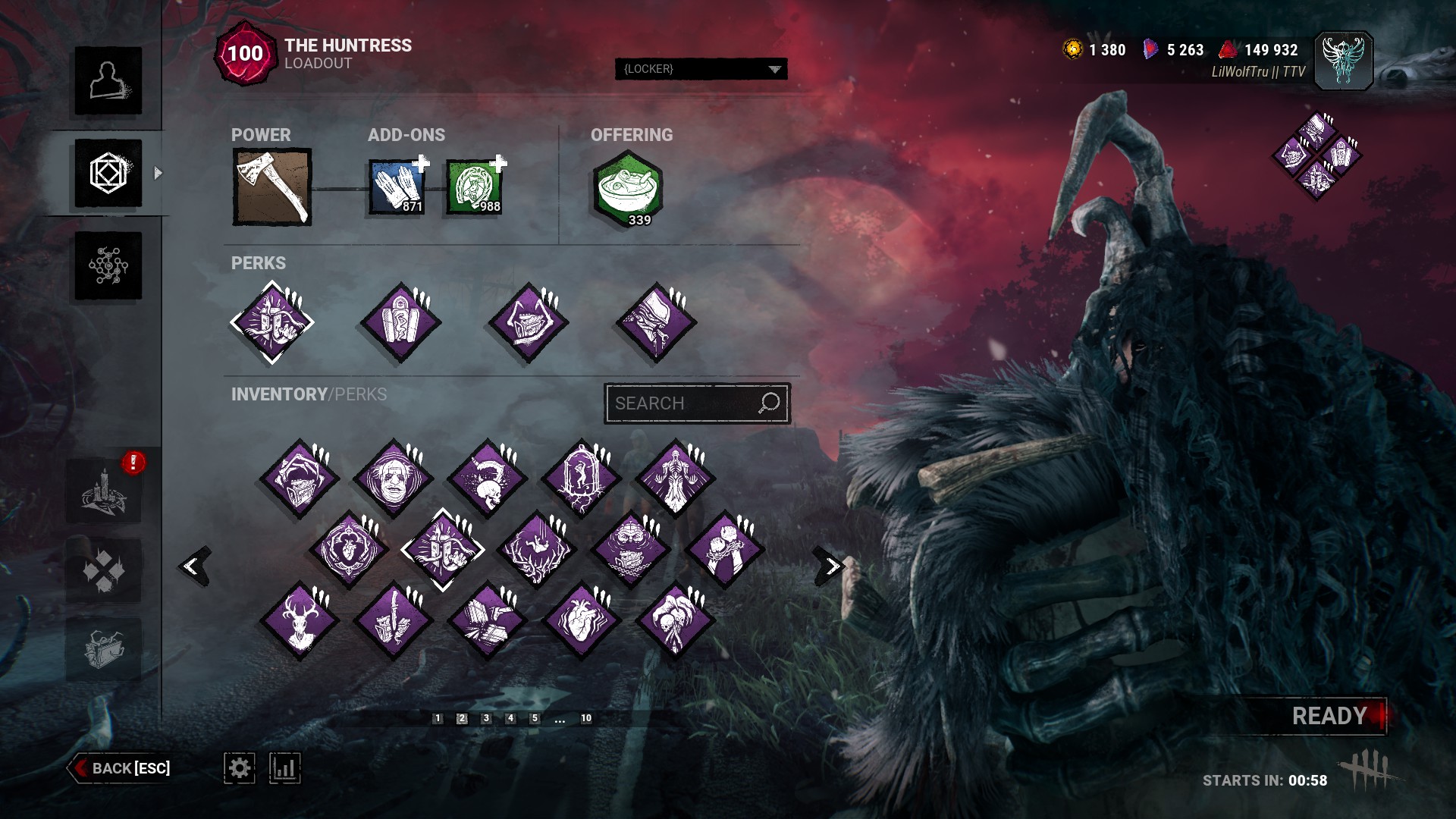Choose the green bowl offering slot
The height and width of the screenshot is (819, 1456).
(x=628, y=188)
